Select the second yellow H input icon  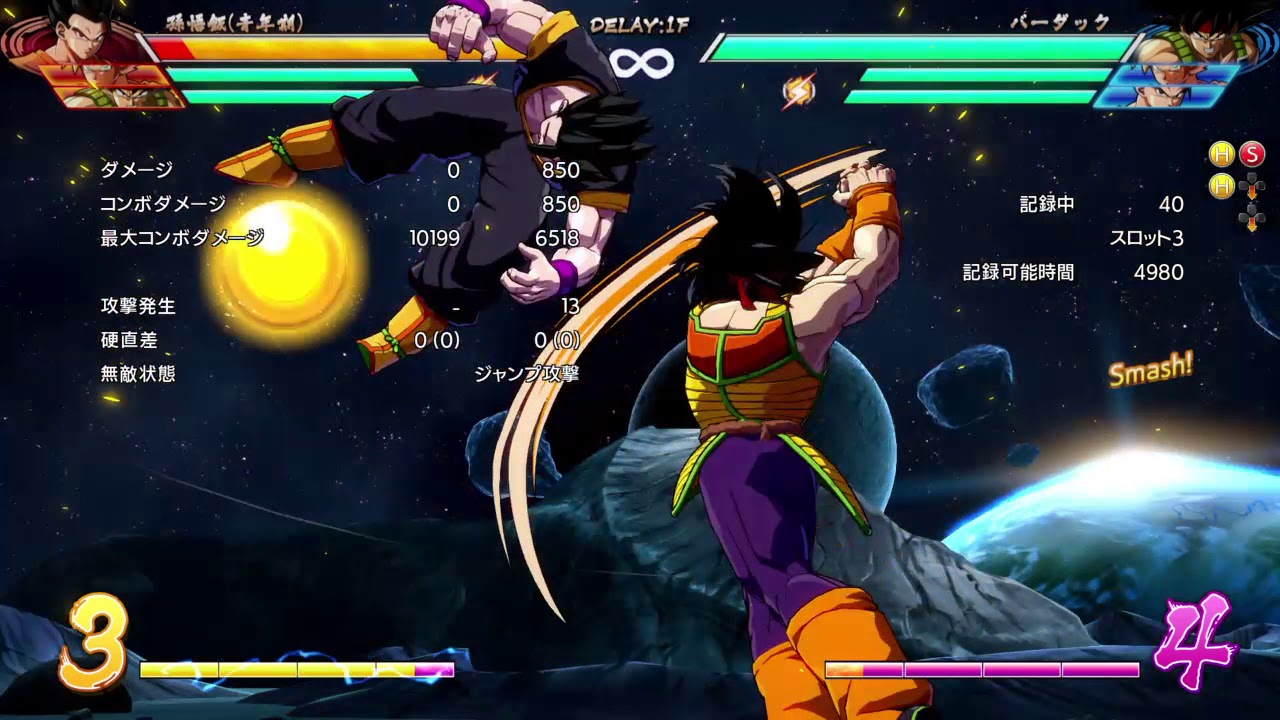[x=1221, y=186]
